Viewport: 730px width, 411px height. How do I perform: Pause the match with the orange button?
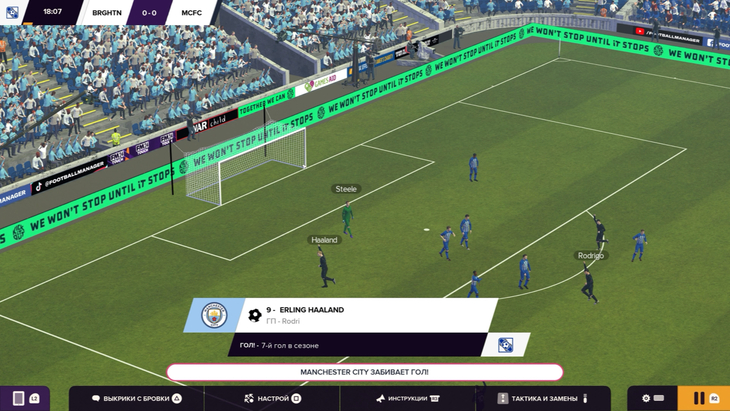pos(699,398)
